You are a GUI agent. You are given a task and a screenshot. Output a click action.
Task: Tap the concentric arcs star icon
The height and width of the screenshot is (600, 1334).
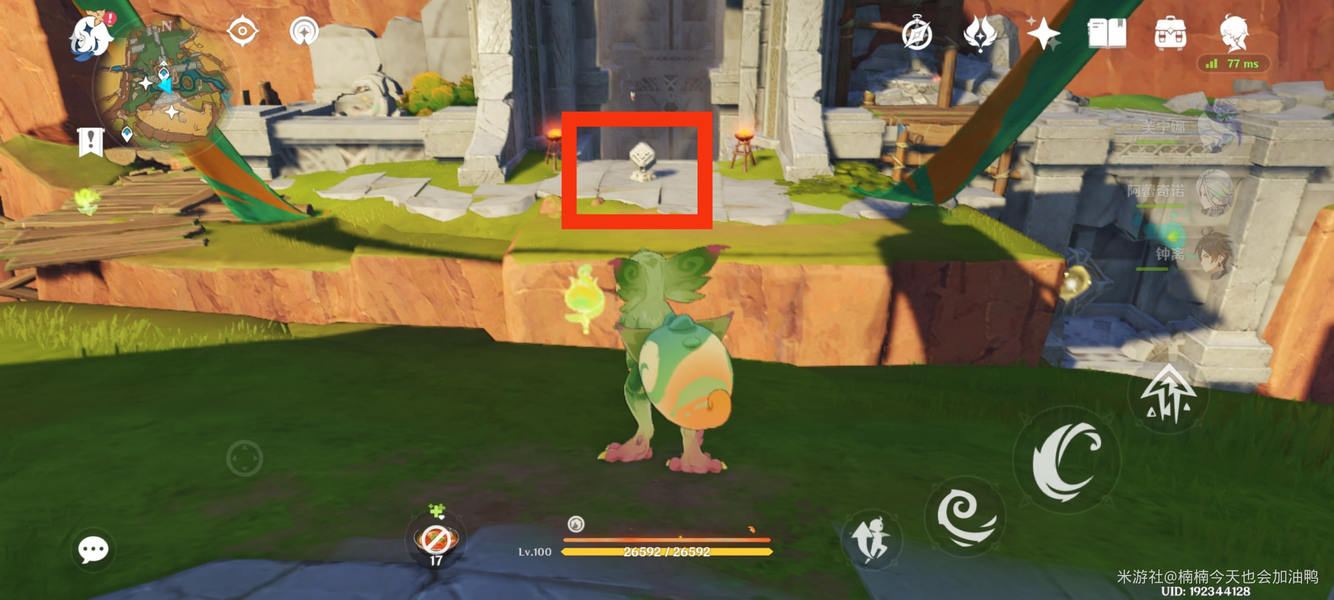[304, 32]
